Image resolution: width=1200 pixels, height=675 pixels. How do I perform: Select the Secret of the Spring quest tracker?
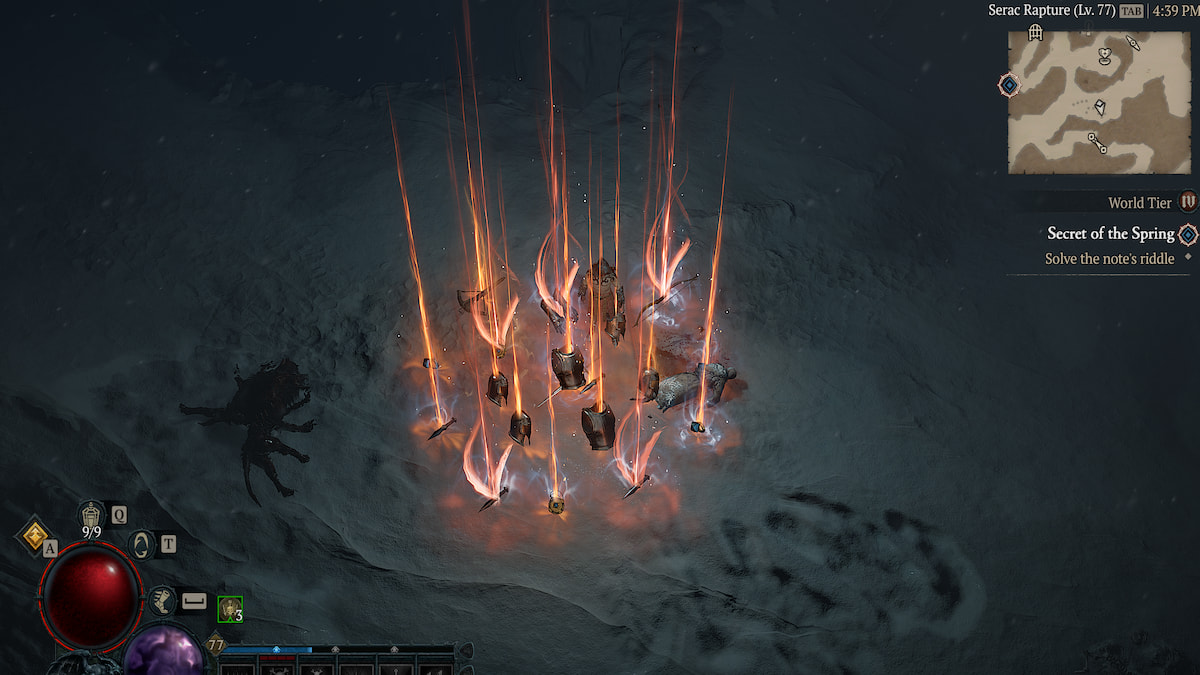(x=1110, y=233)
